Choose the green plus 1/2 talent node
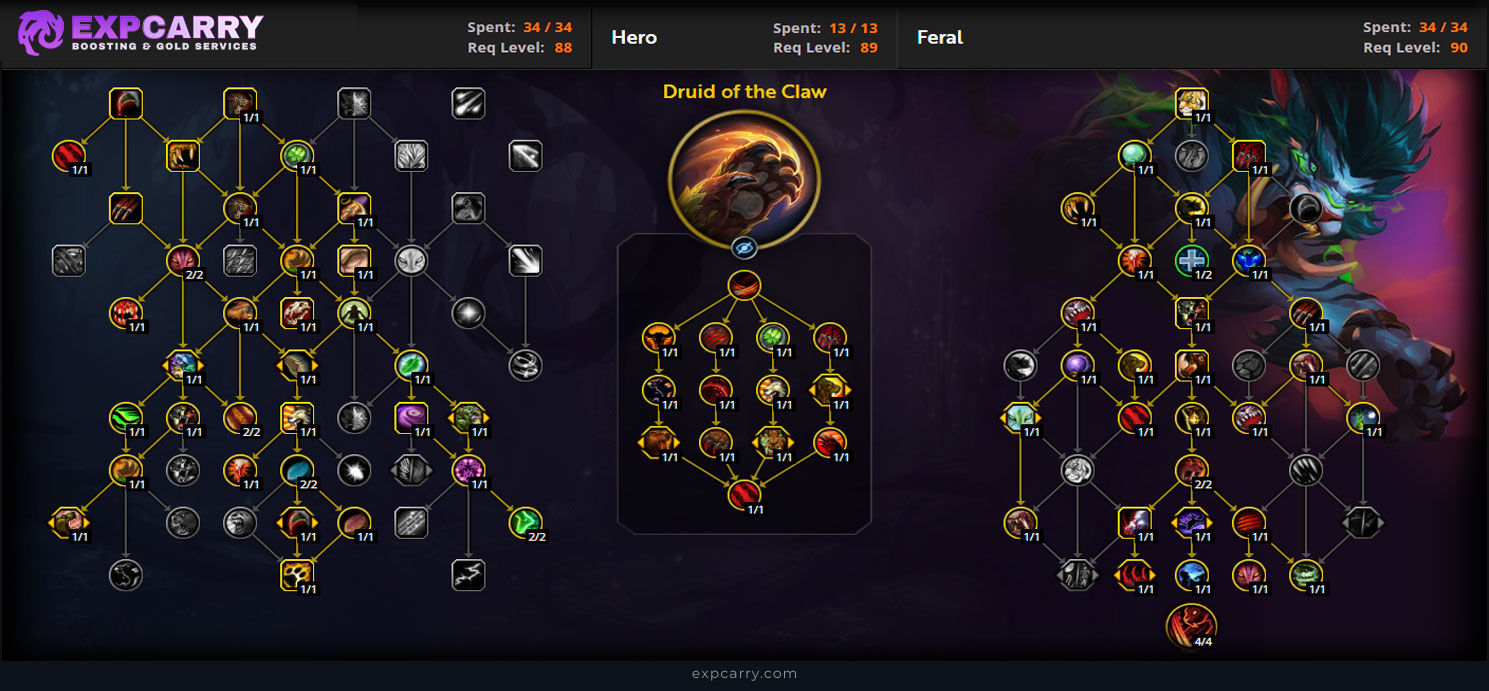 coord(1192,260)
